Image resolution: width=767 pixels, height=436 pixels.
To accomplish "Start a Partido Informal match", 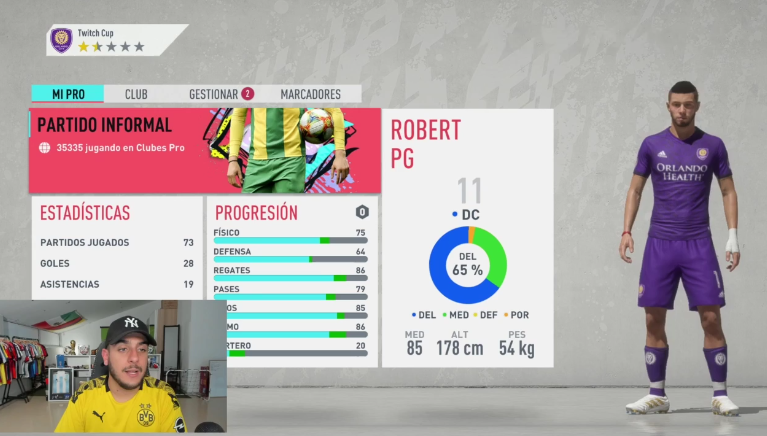I will [x=204, y=150].
